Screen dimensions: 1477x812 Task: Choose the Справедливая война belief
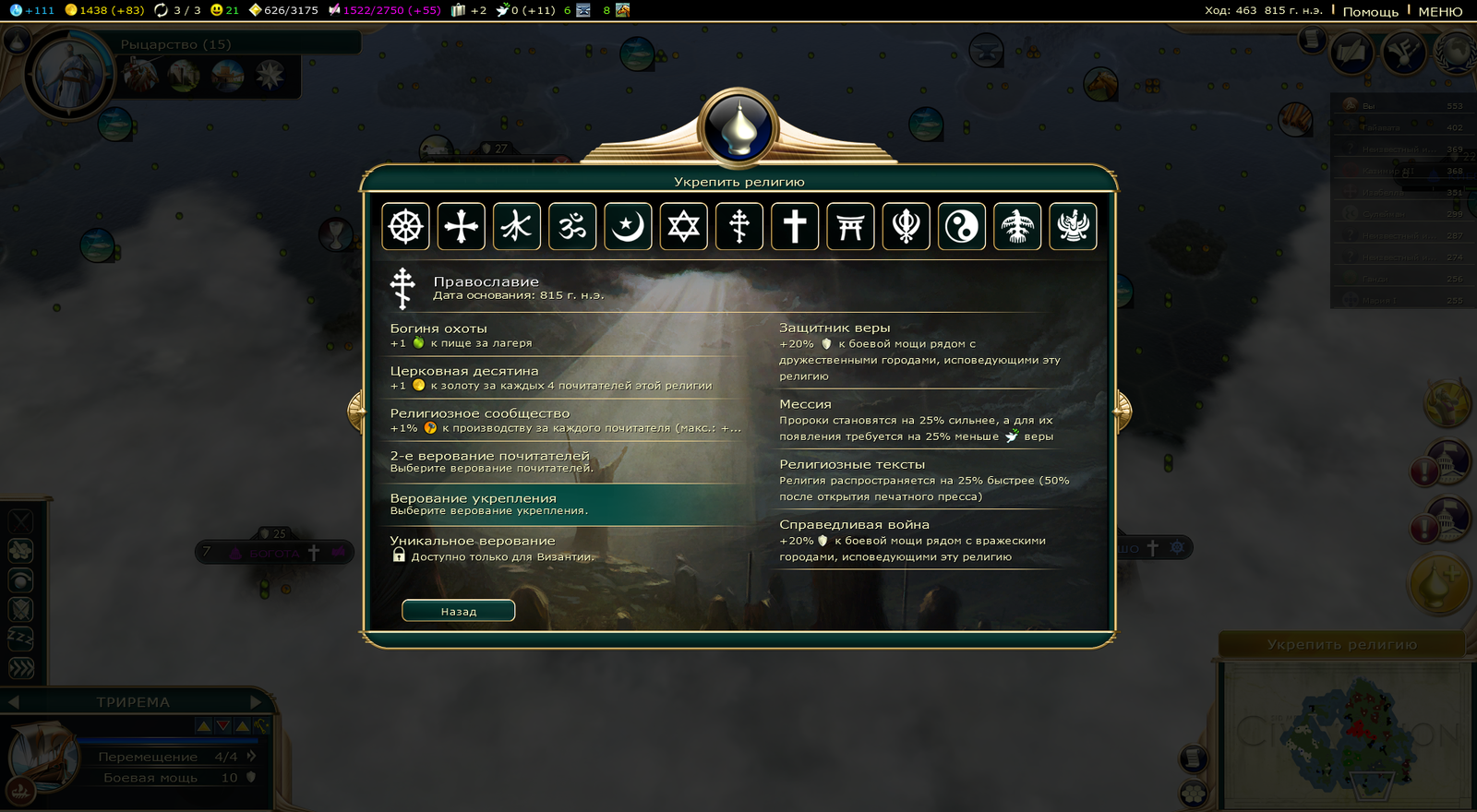(923, 540)
